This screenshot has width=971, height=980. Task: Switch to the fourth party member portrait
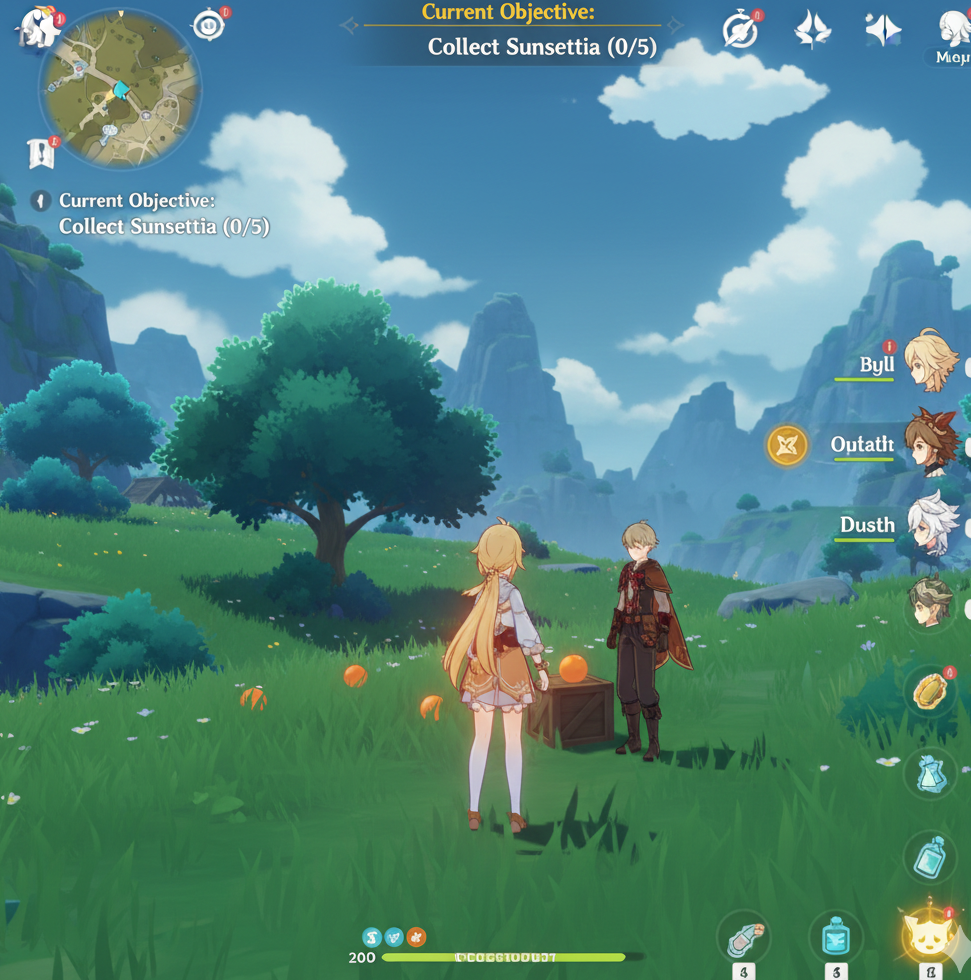point(930,603)
